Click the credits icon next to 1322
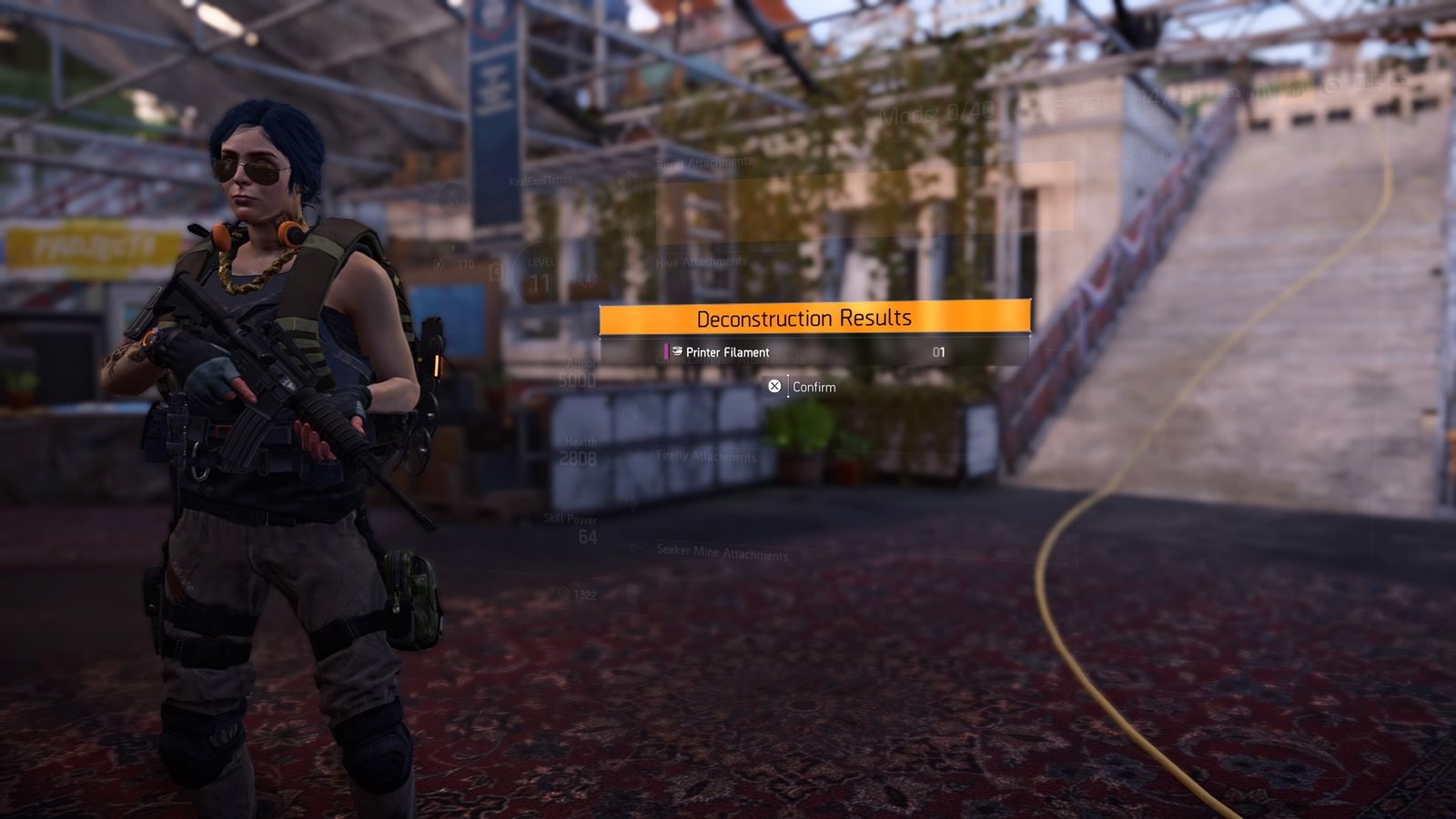This screenshot has width=1456, height=819. click(x=562, y=593)
